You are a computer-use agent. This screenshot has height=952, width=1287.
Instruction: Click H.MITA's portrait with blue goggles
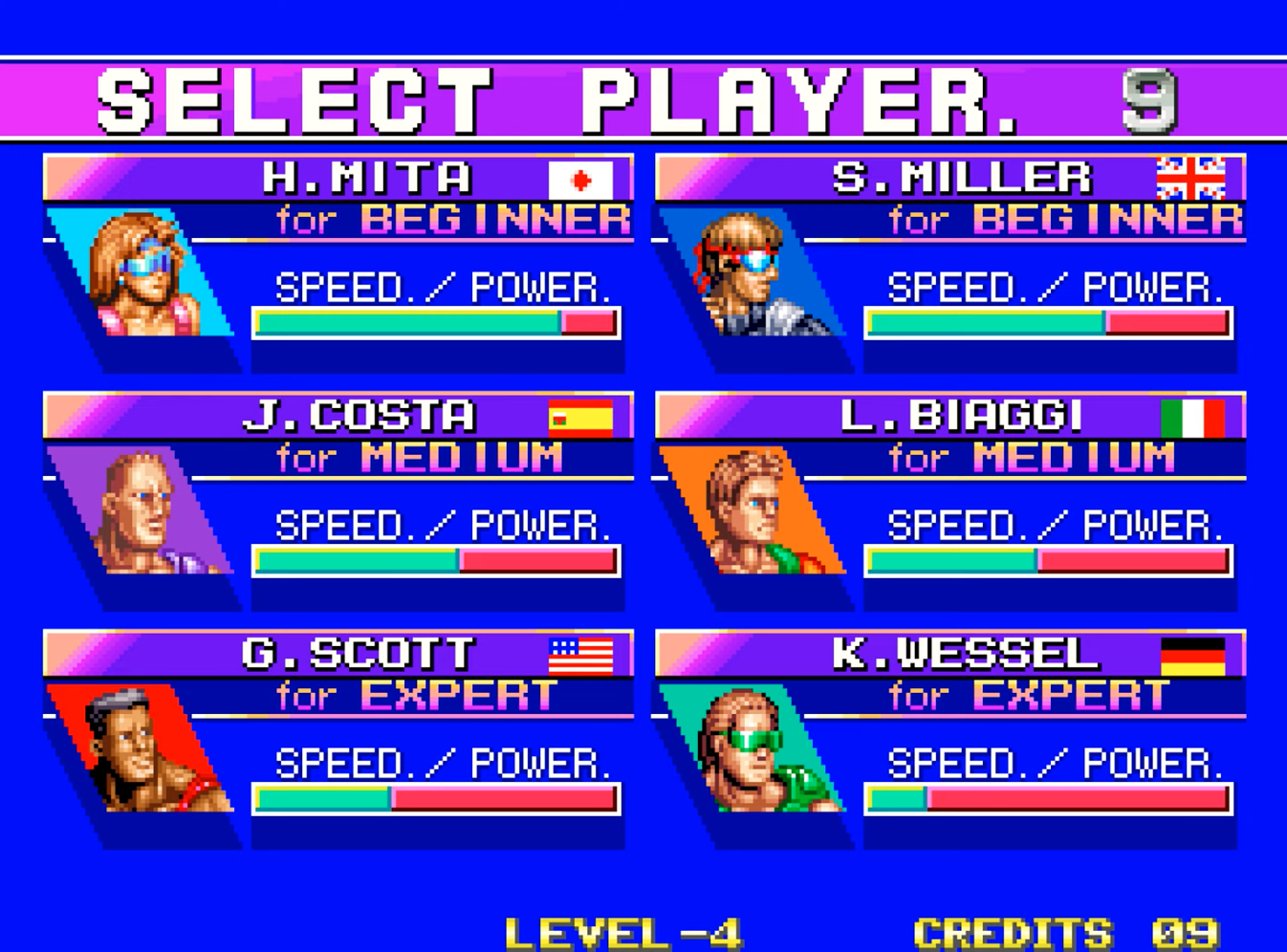[143, 273]
